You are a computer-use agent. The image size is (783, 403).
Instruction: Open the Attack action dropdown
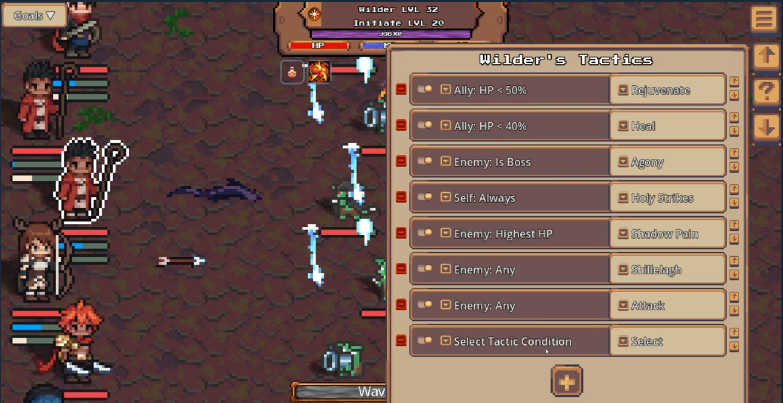(666, 305)
